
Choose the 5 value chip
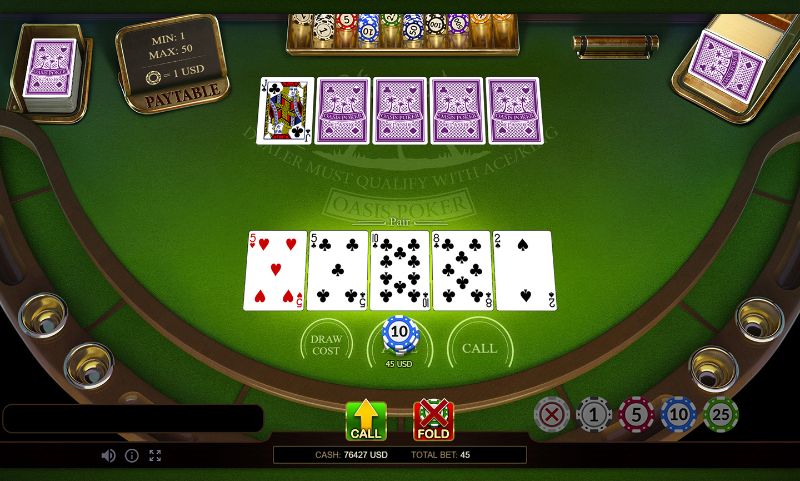[636, 413]
